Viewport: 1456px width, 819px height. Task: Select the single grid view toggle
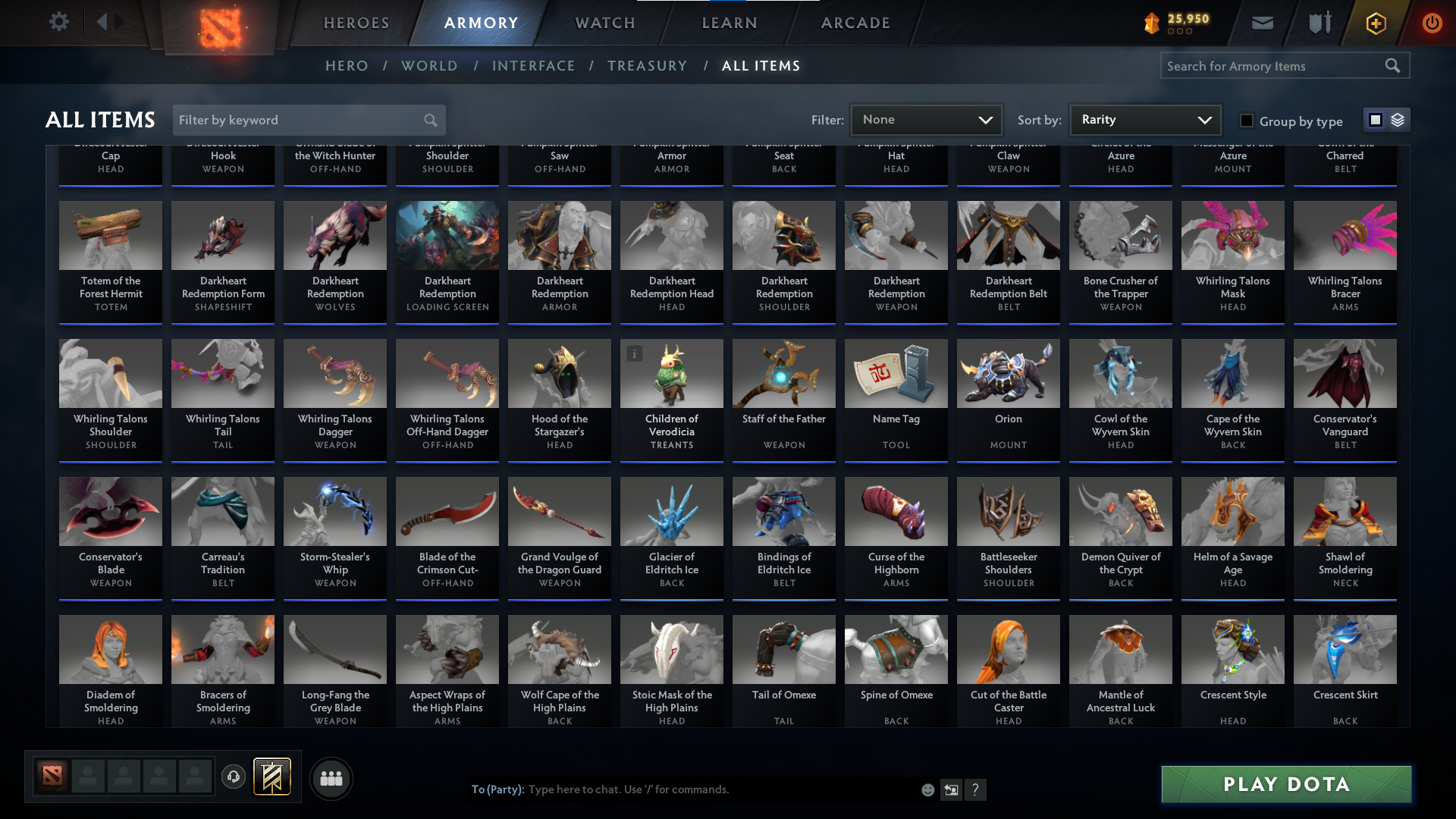[1376, 120]
